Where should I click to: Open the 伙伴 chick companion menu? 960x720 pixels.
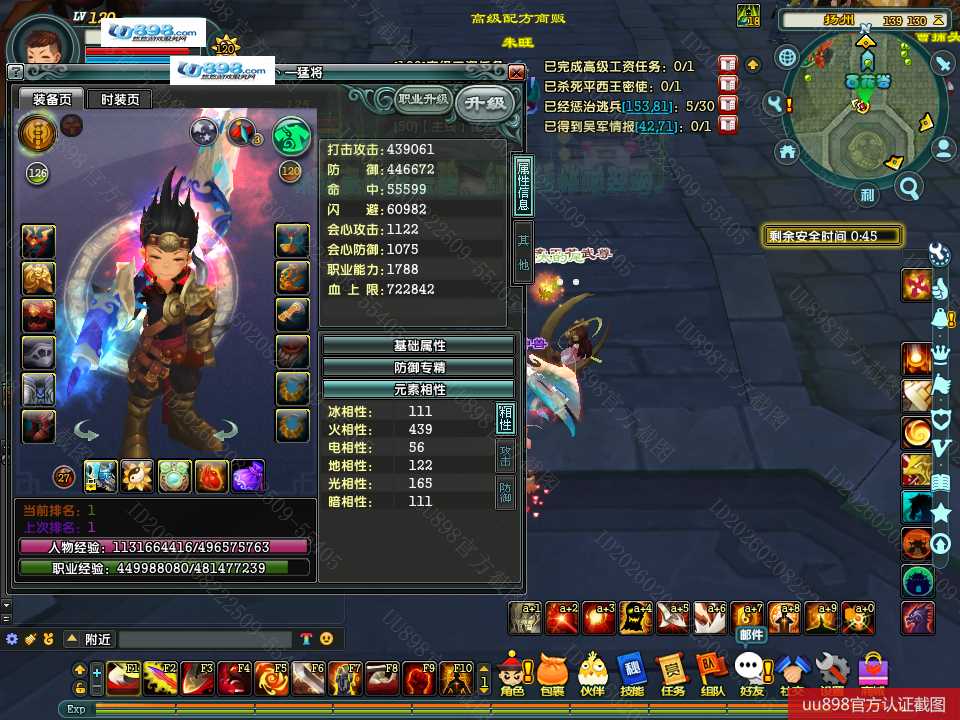coord(593,673)
